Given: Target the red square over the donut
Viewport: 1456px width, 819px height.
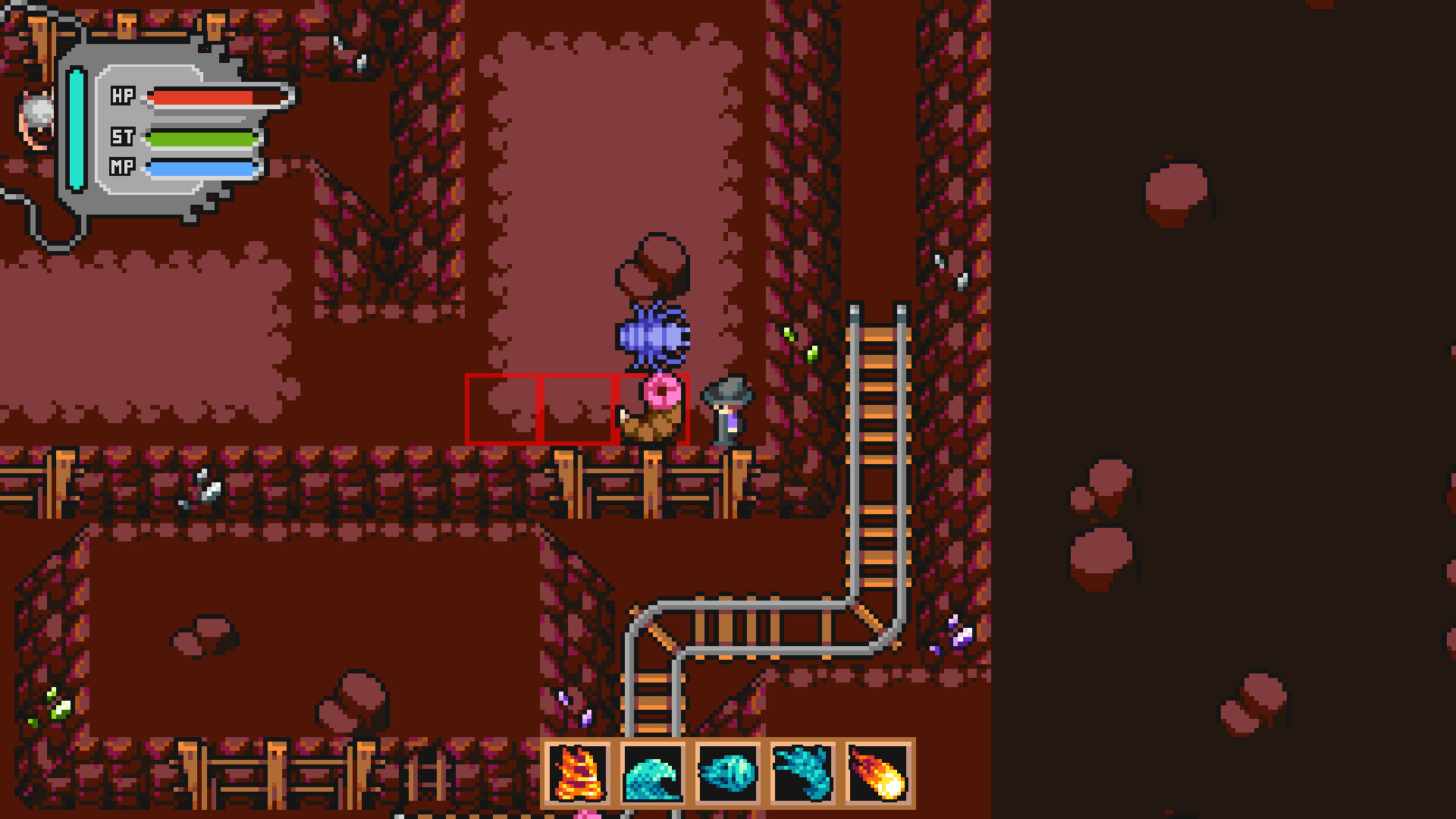Looking at the screenshot, I should [x=654, y=408].
